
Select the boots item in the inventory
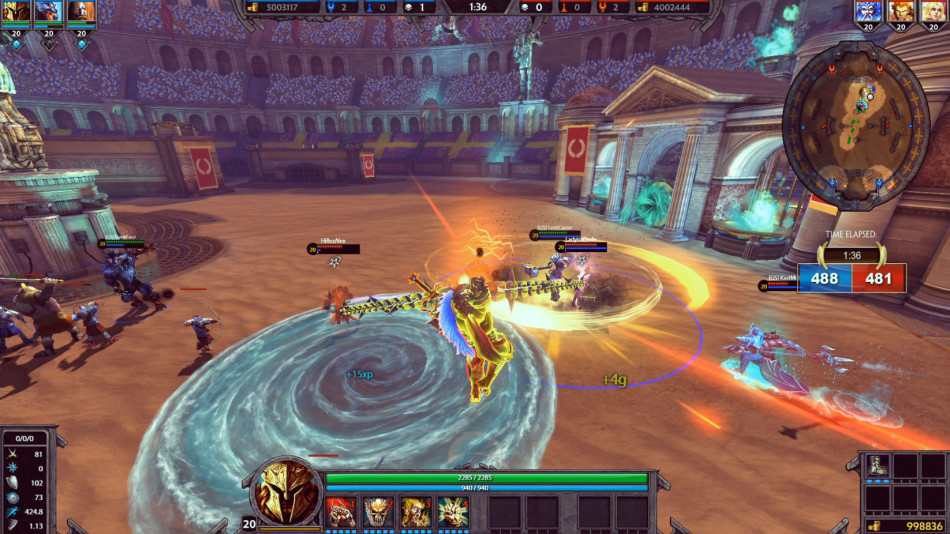click(x=877, y=466)
